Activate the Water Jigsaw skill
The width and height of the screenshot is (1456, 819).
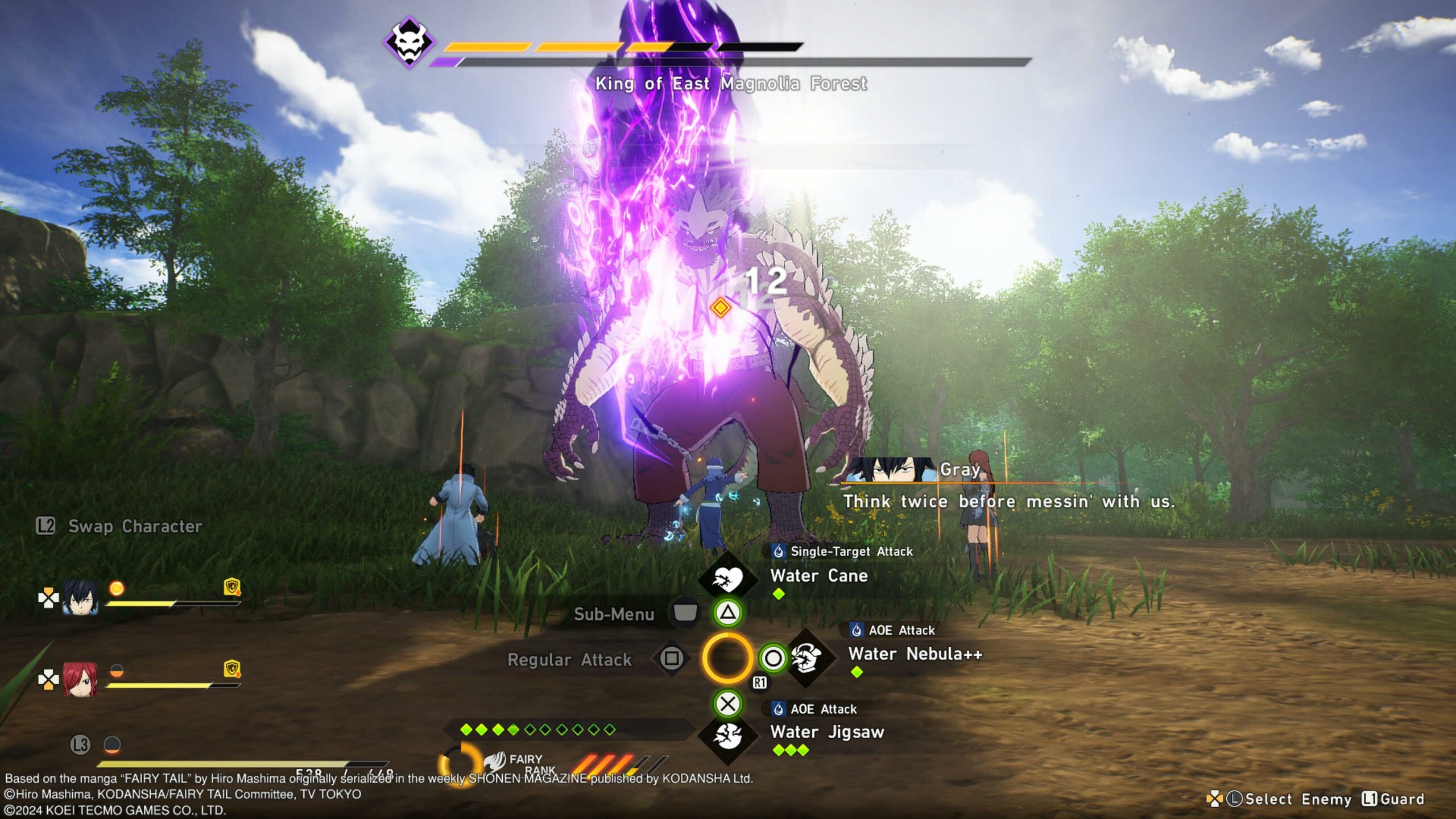click(x=826, y=732)
